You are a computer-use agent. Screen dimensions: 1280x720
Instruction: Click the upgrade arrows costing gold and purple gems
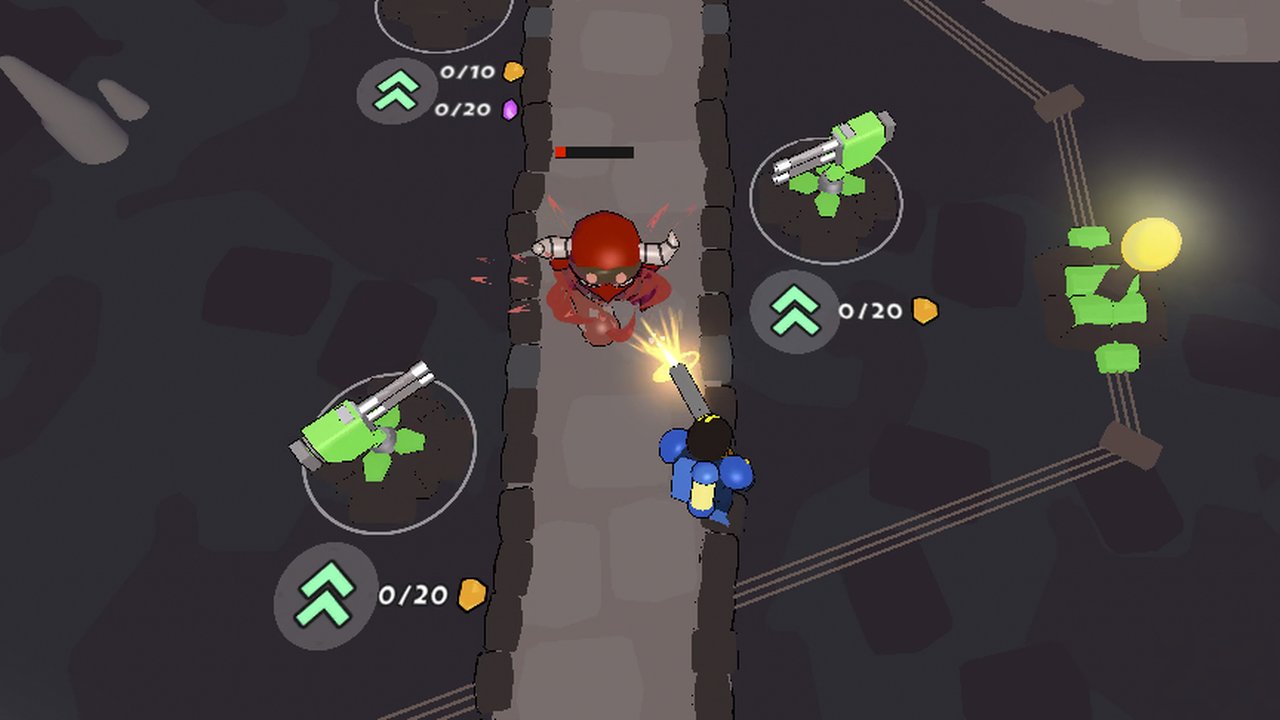coord(397,91)
